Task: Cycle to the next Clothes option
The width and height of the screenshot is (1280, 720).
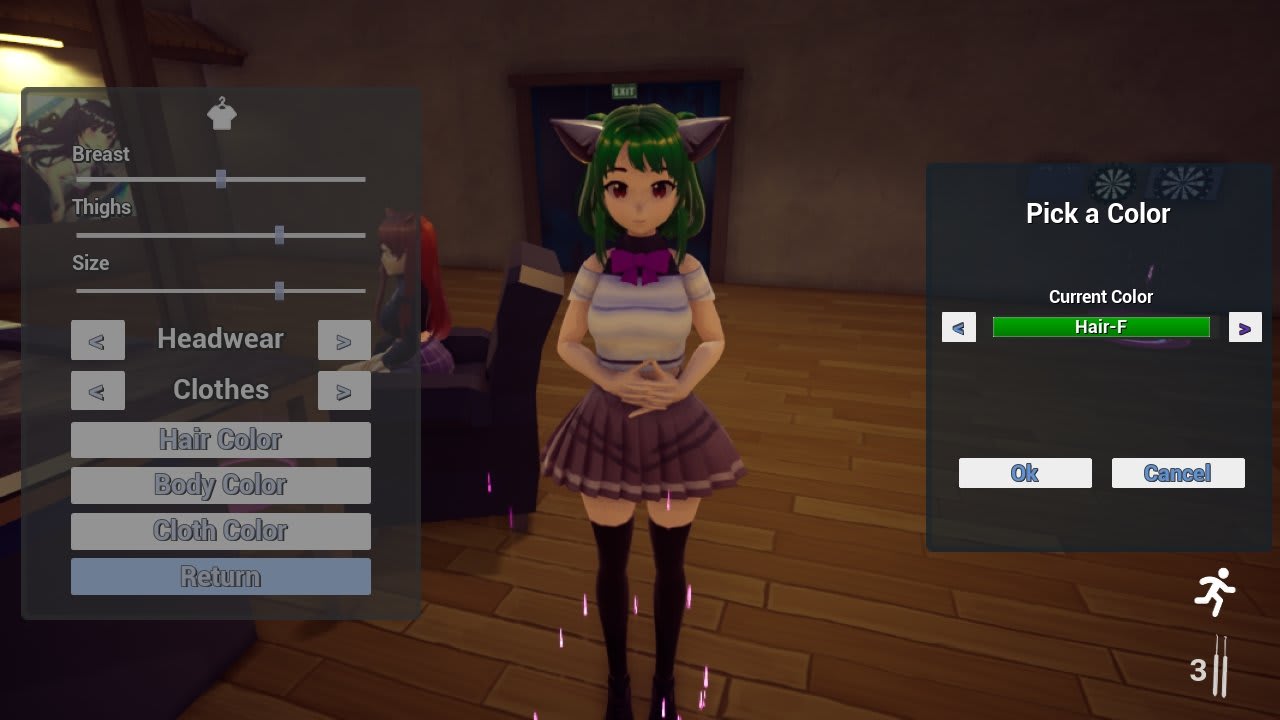Action: click(x=344, y=390)
